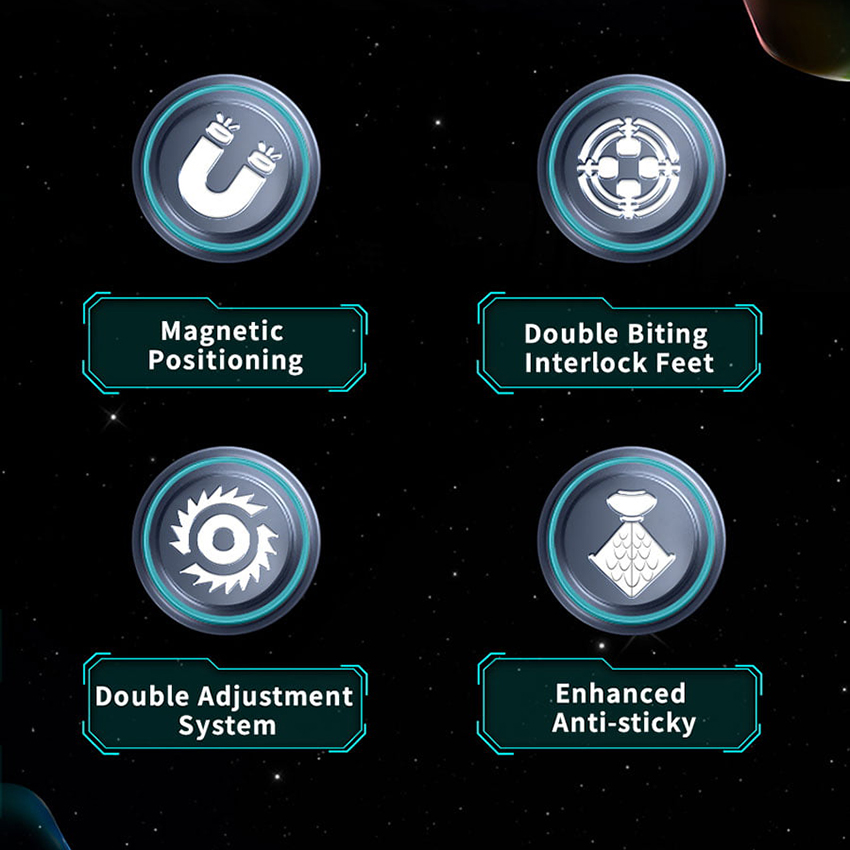
Task: Select the Enhanced Anti-sticky label
Action: tap(619, 709)
